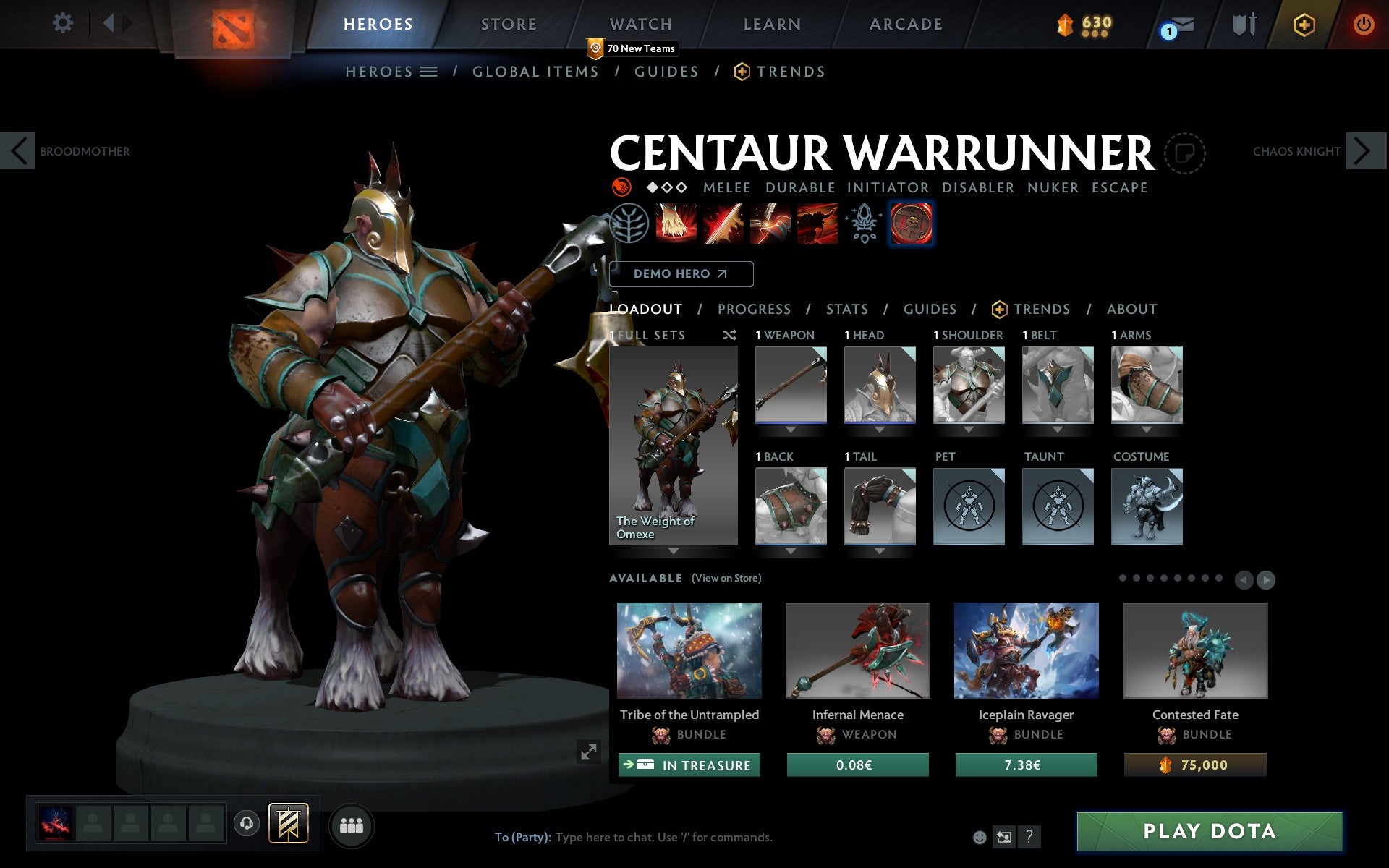Expand the 1 WEAPON slot dropdown arrow
The image size is (1389, 868).
(x=790, y=428)
